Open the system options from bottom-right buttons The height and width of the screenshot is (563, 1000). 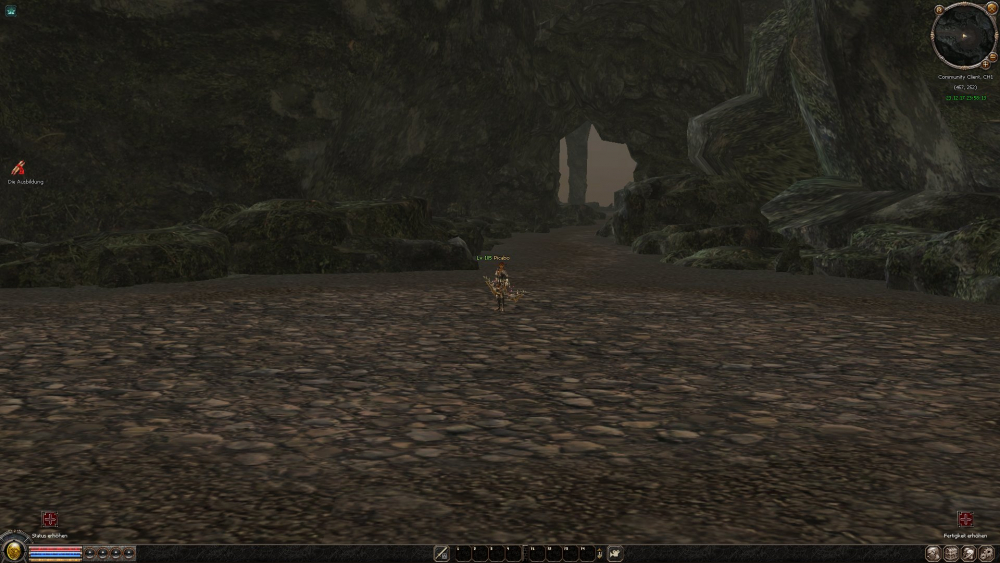tap(987, 553)
